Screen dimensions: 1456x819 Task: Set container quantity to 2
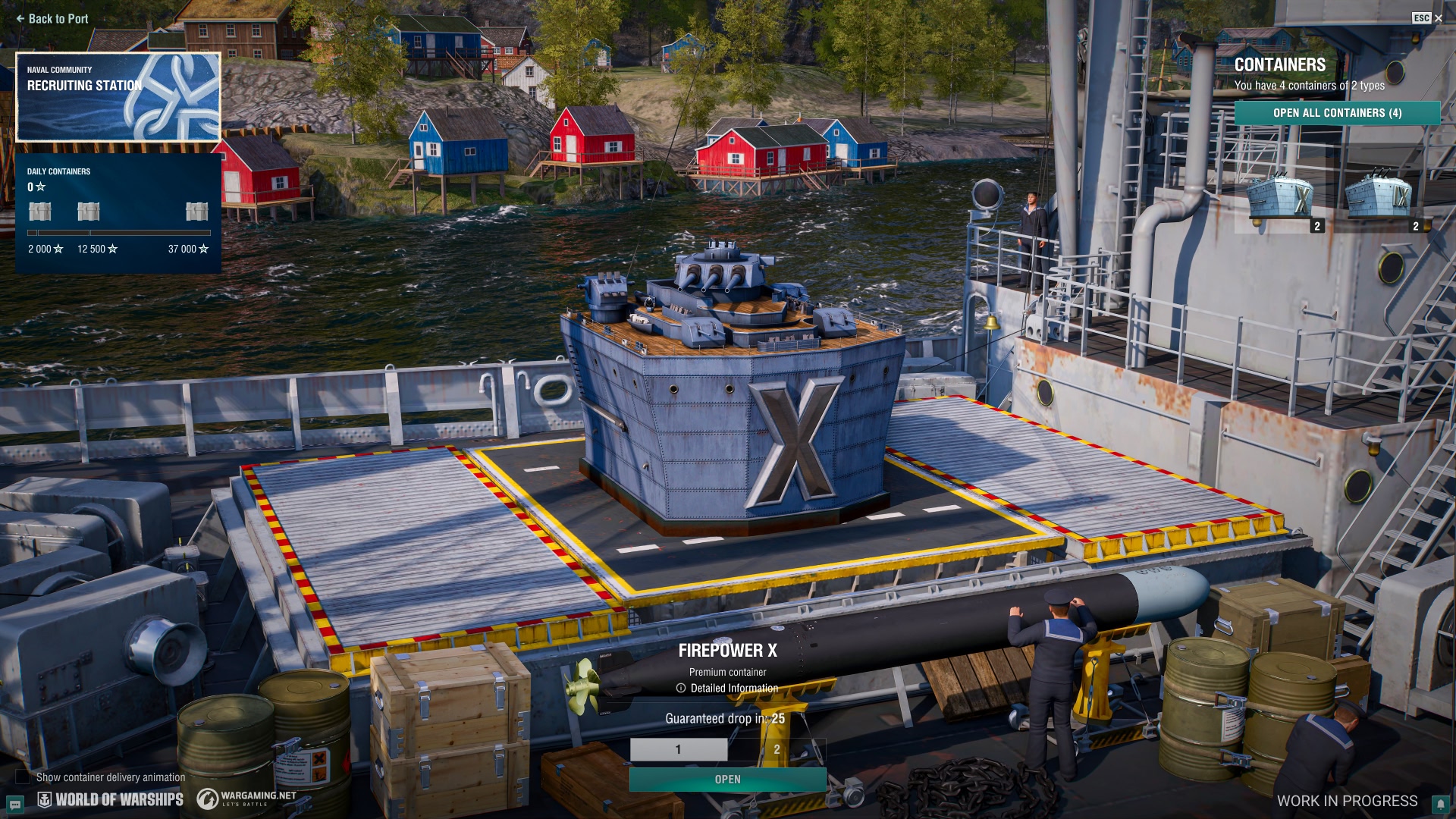click(777, 749)
